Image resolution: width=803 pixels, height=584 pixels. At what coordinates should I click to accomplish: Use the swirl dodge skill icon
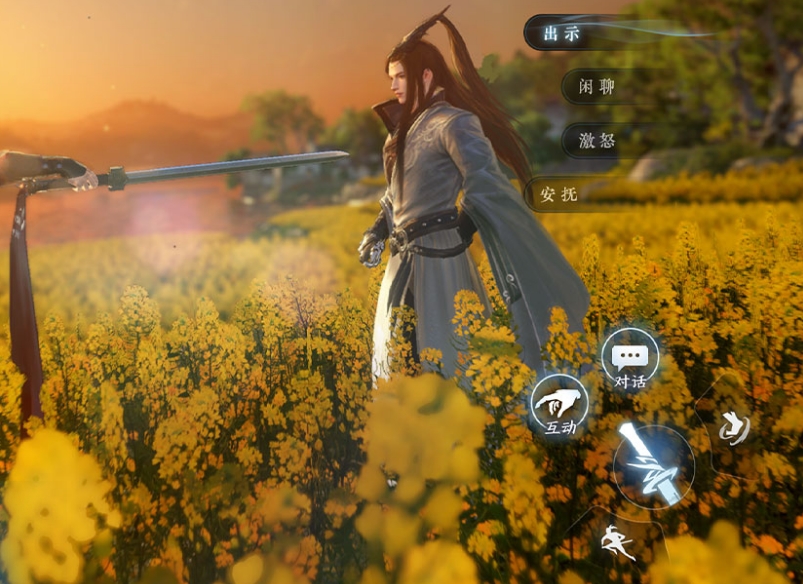[734, 428]
